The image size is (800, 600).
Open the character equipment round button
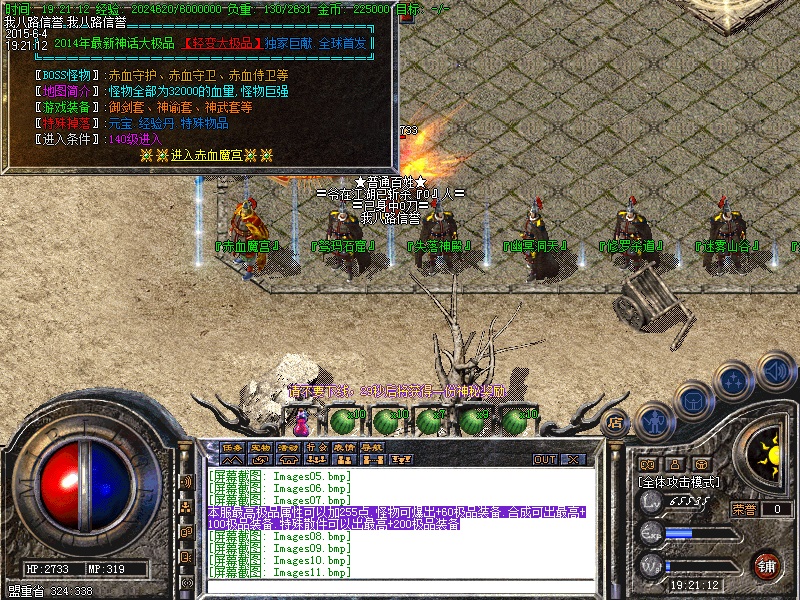(x=654, y=421)
